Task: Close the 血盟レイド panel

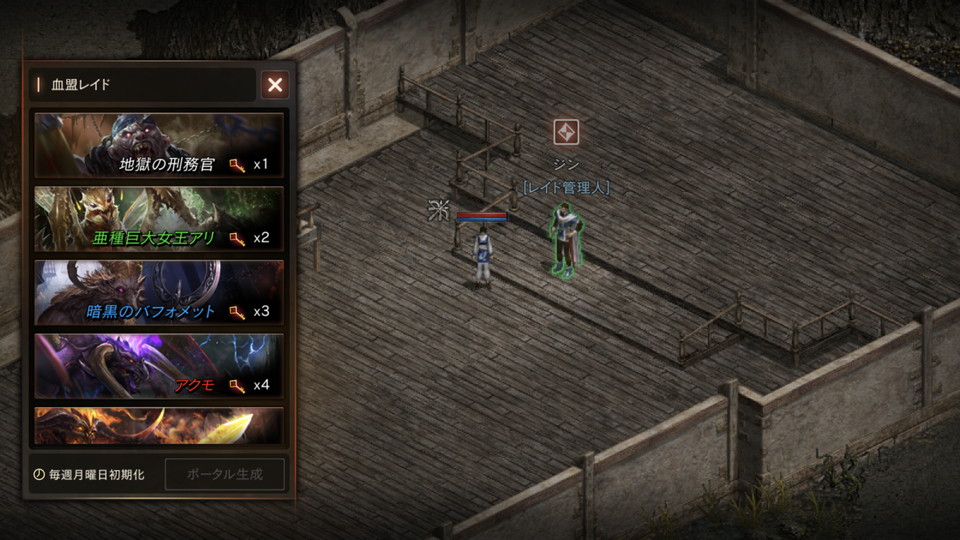Action: [275, 85]
